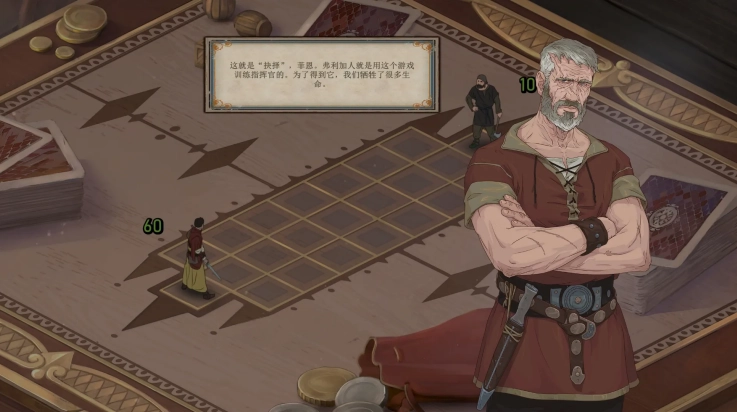Select the dark-clothed unit marked 10
The width and height of the screenshot is (737, 412).
482,109
